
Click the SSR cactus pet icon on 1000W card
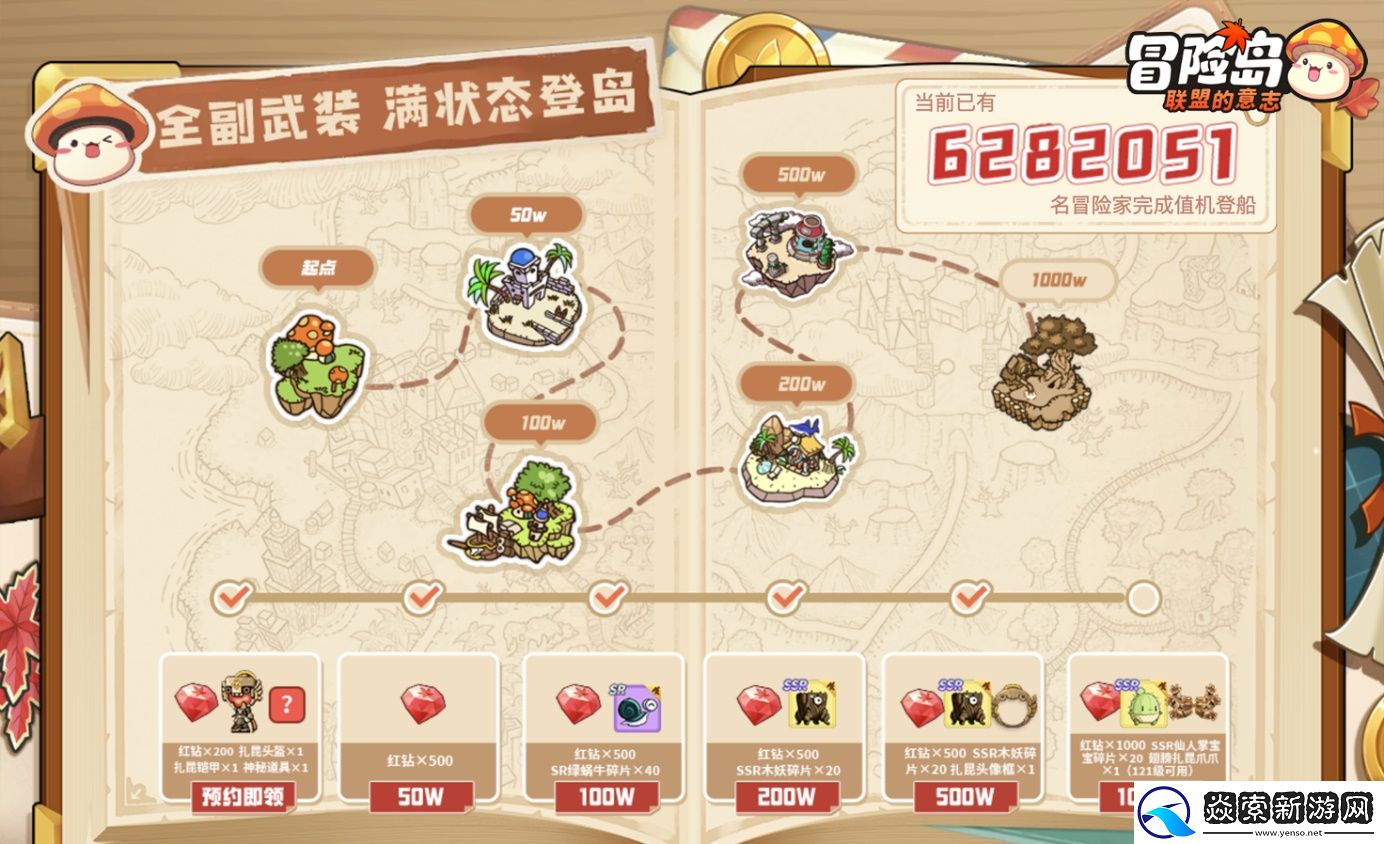[1144, 706]
